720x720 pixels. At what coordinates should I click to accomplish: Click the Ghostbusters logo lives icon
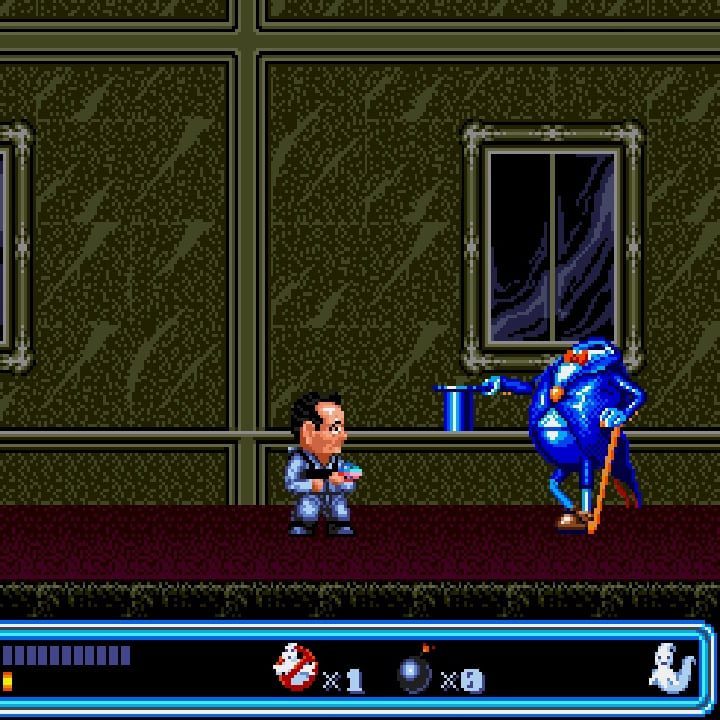[x=295, y=668]
